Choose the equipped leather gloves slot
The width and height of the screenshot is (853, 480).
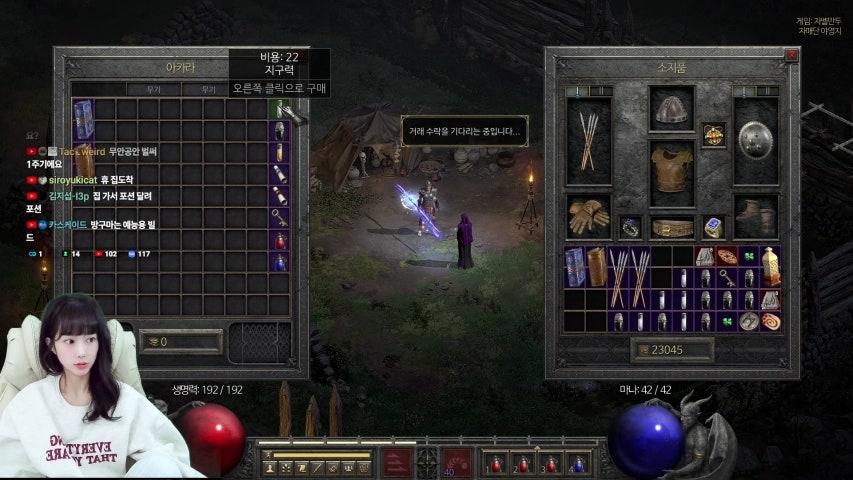click(x=589, y=215)
